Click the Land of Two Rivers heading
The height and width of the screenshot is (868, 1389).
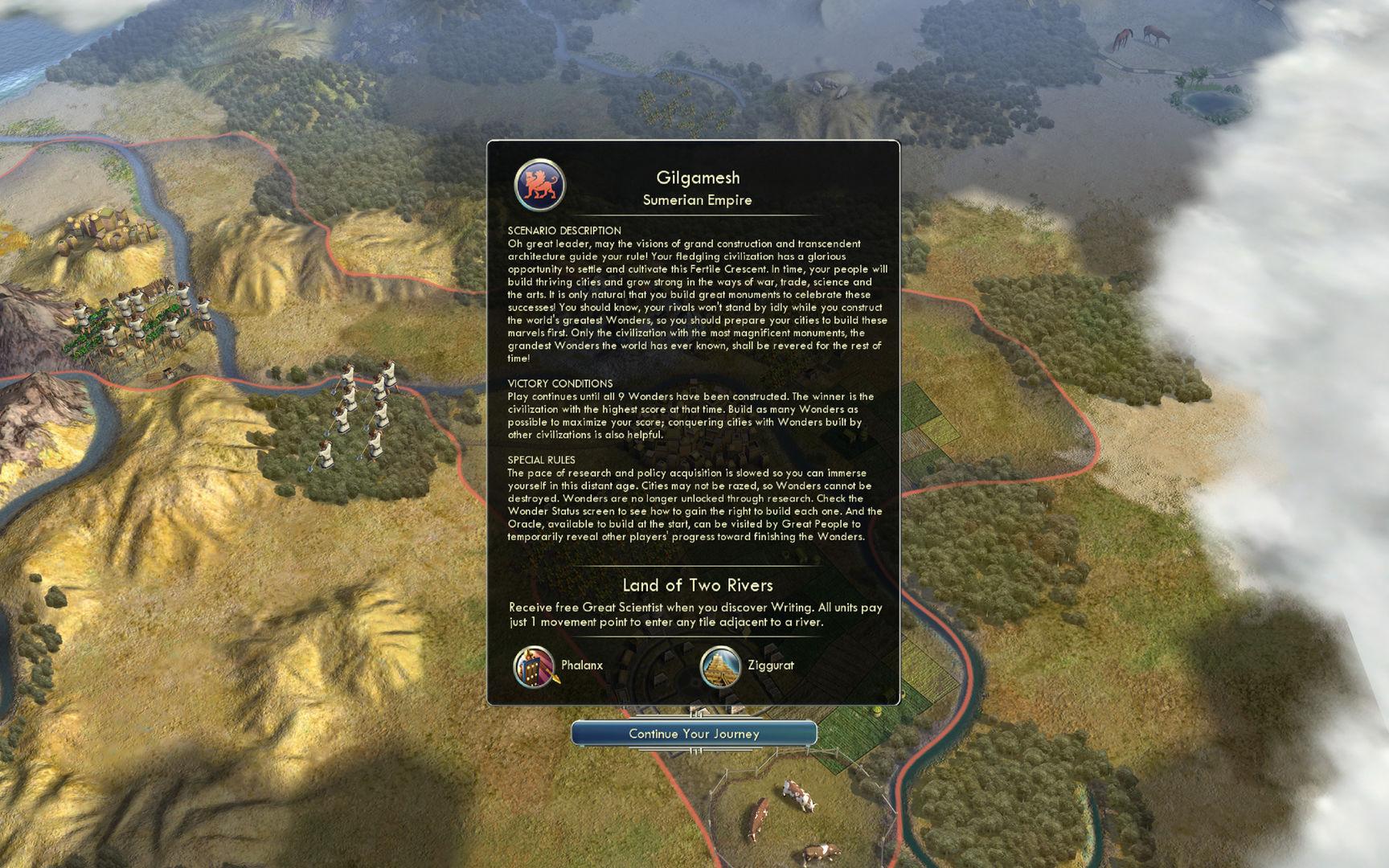tap(696, 585)
